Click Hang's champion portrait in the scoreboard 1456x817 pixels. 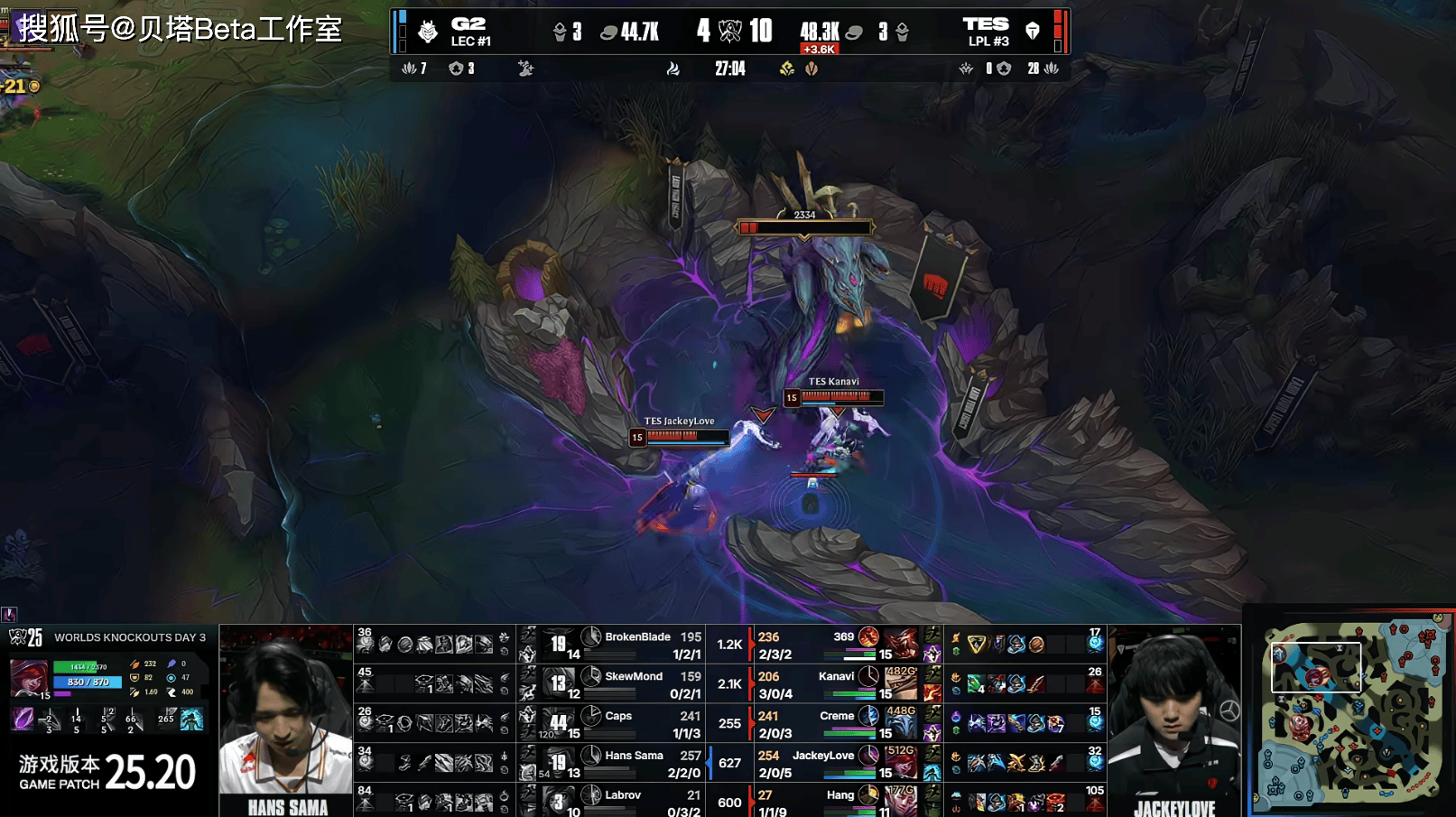(x=901, y=800)
